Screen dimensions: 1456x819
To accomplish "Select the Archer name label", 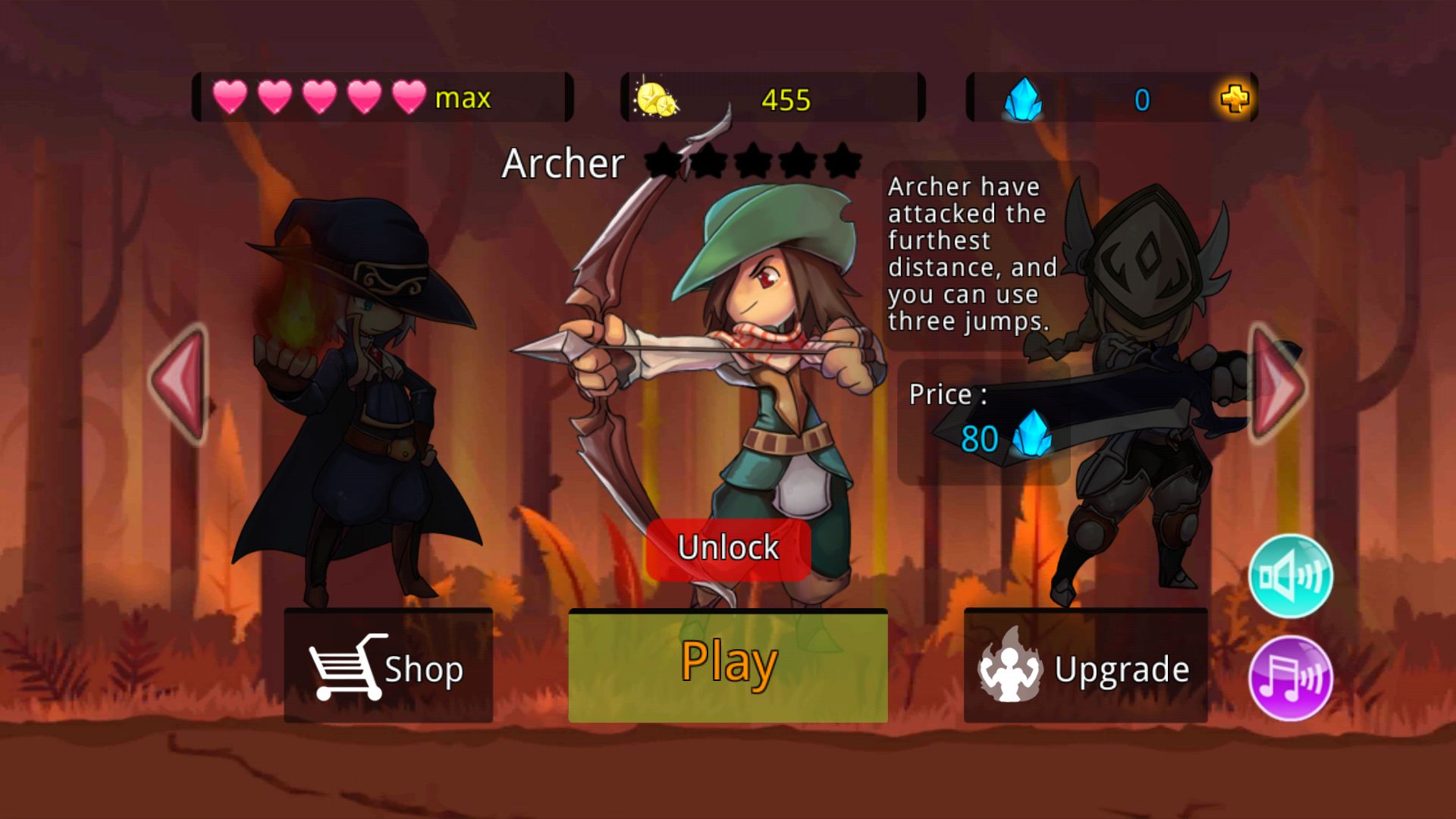I will tap(565, 164).
